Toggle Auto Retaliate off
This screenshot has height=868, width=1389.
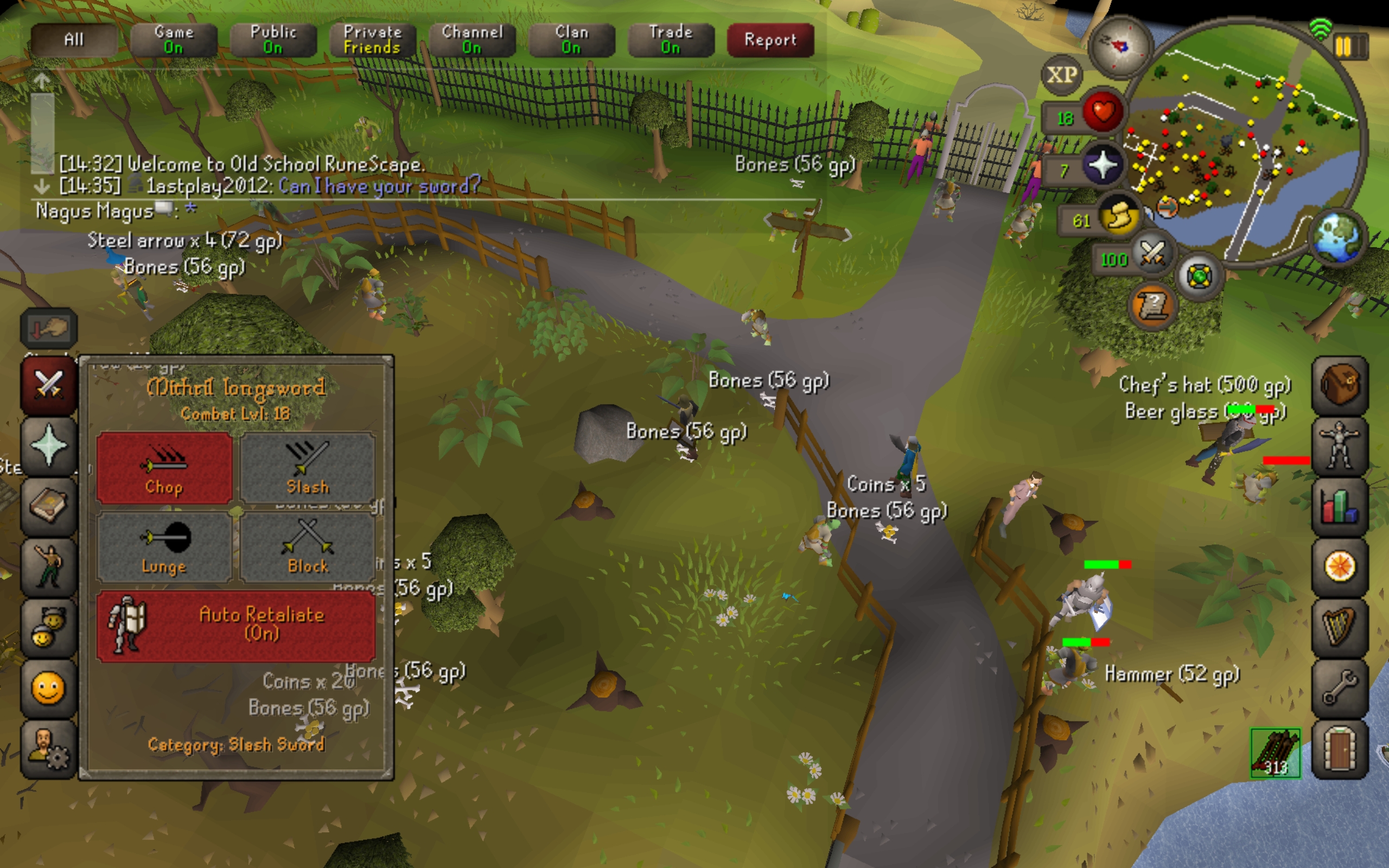[x=236, y=626]
